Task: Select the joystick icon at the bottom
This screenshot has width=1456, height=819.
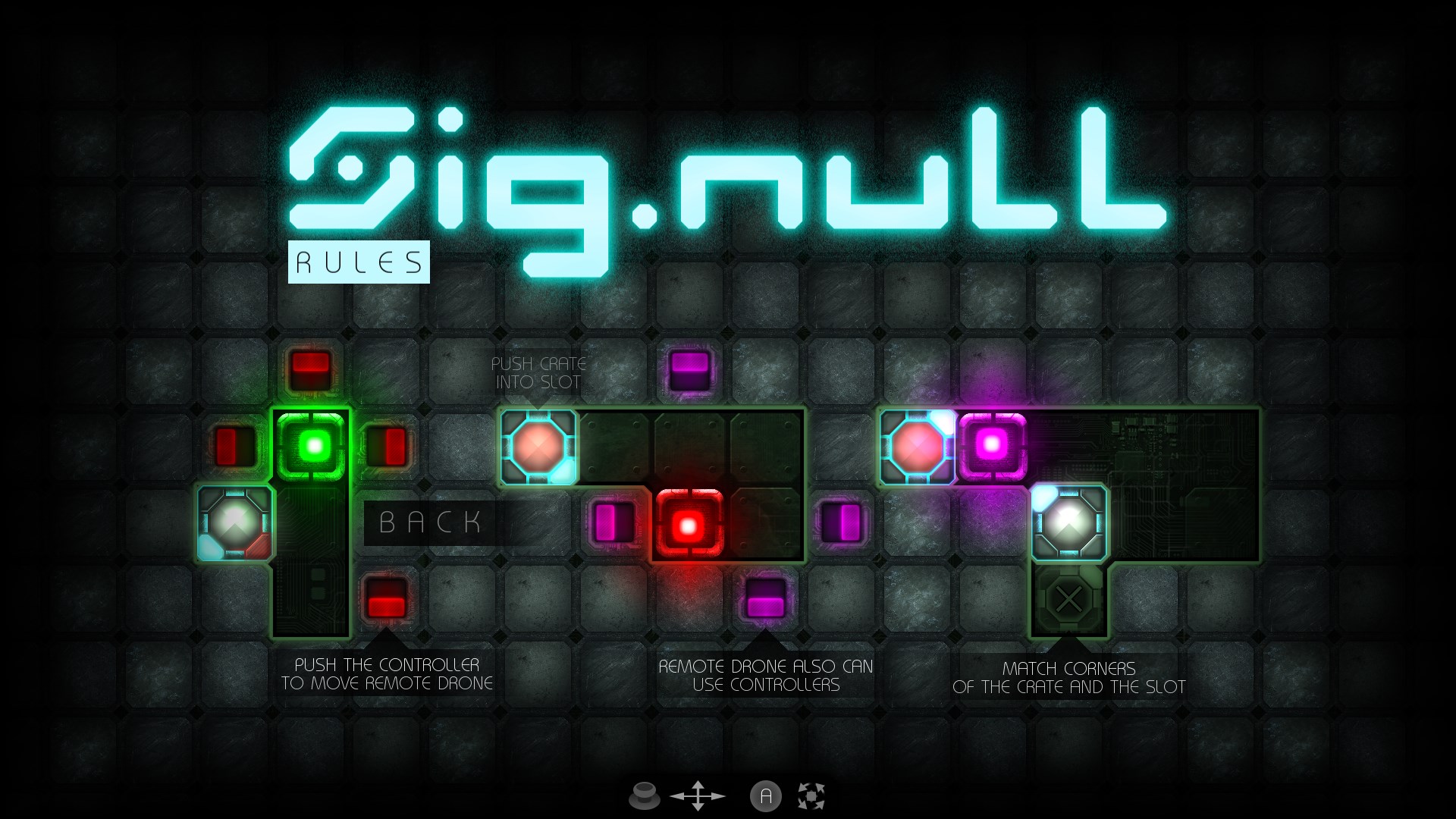Action: 644,796
